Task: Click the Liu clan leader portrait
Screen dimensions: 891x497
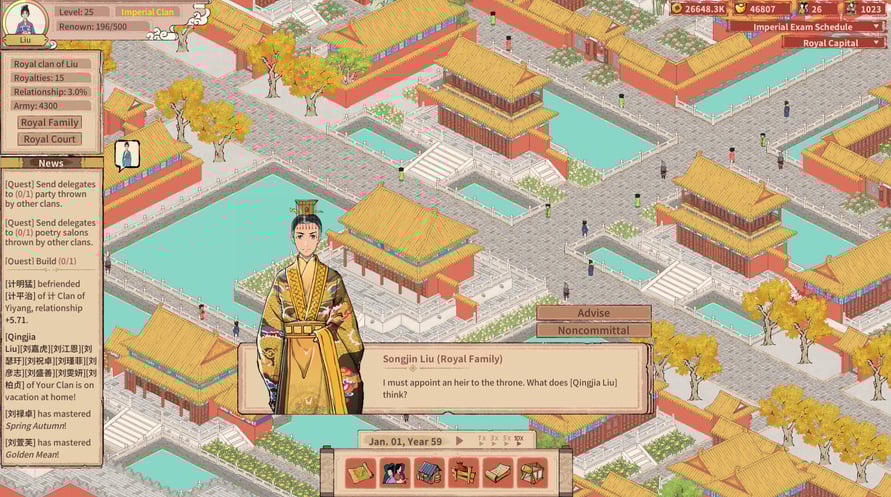Action: tap(25, 21)
